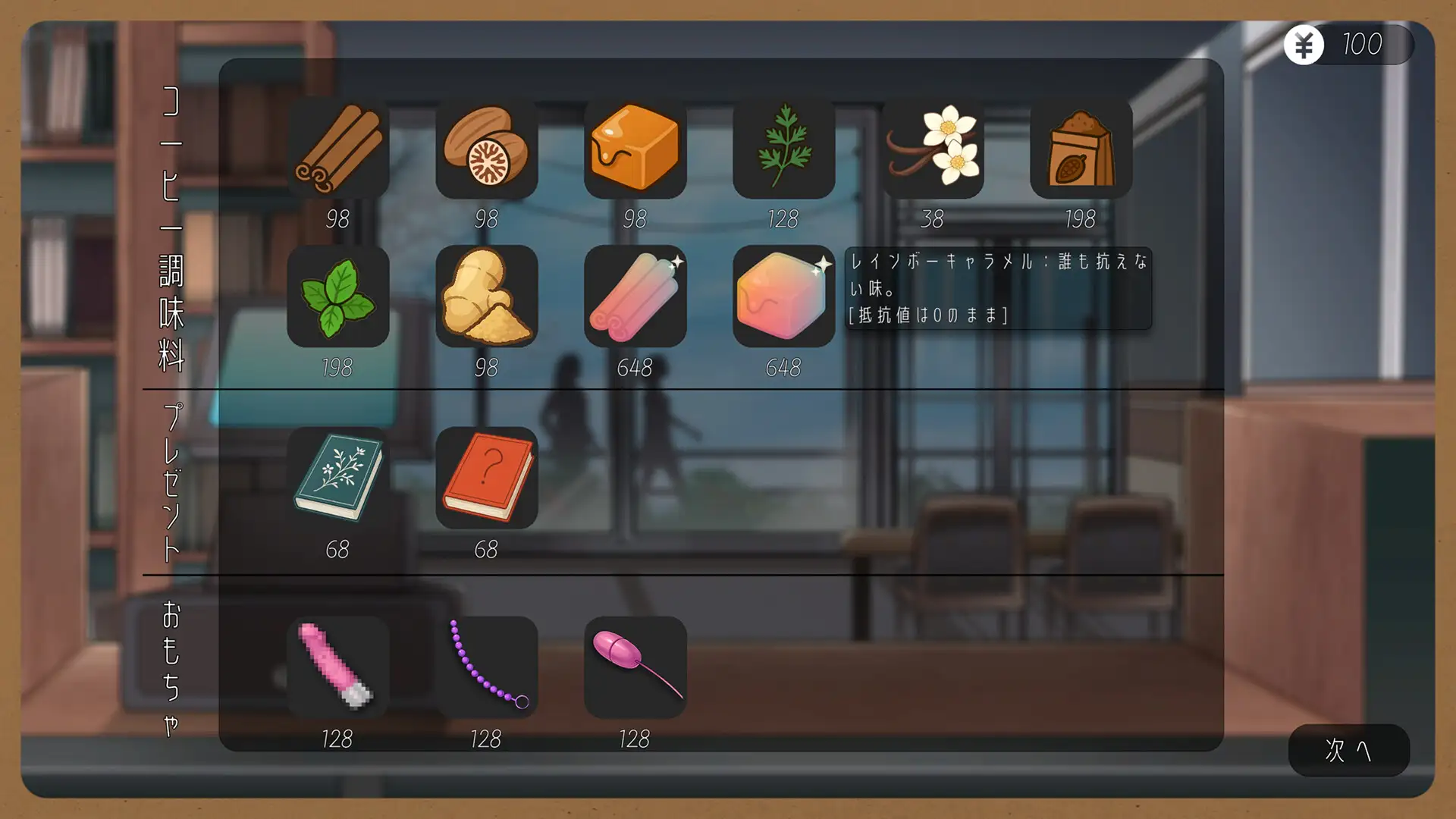The image size is (1456, 819).
Task: Select the vanilla flowers priced 38
Action: pos(932,149)
